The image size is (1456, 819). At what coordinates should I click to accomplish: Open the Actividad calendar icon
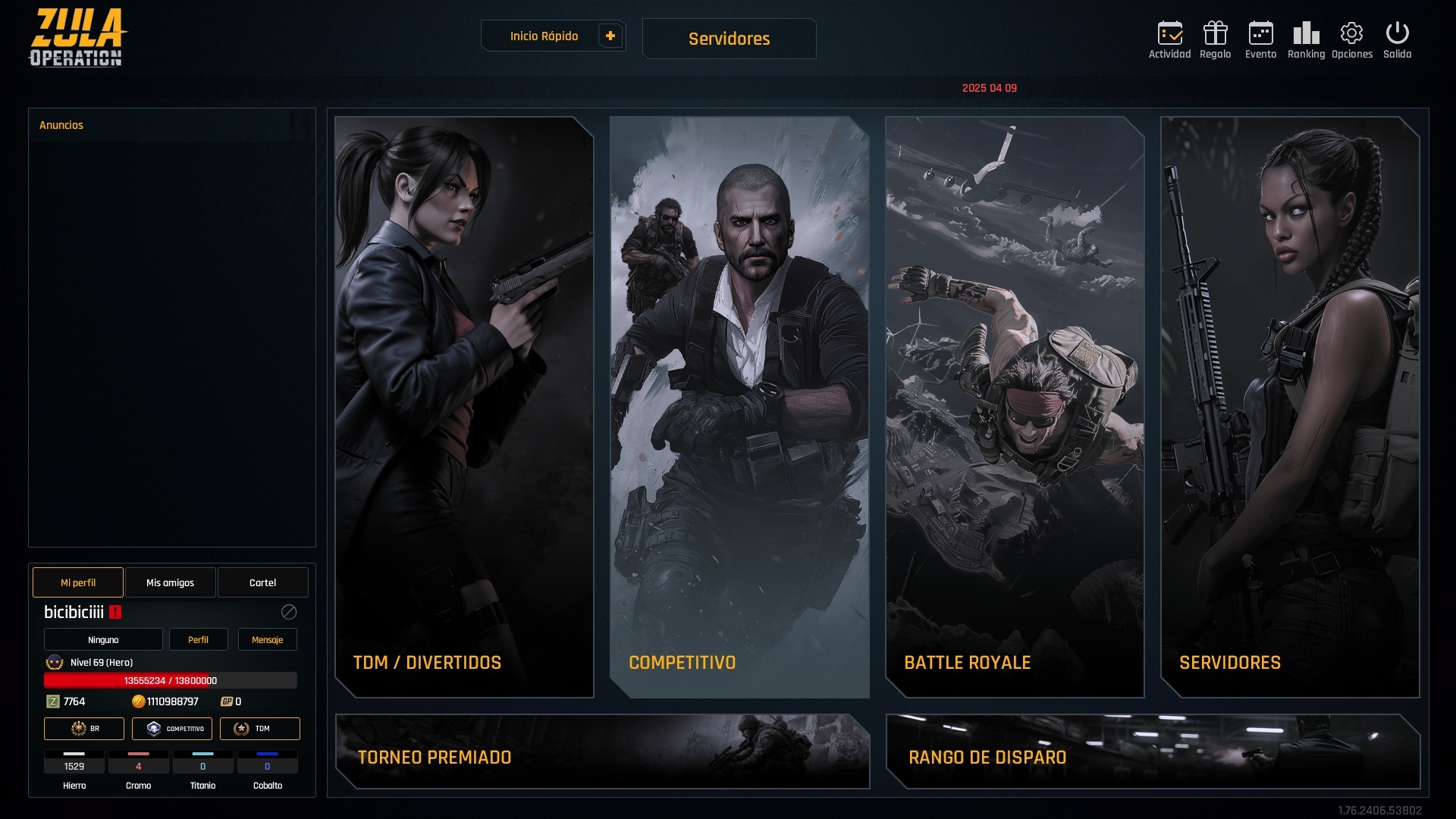1169,39
